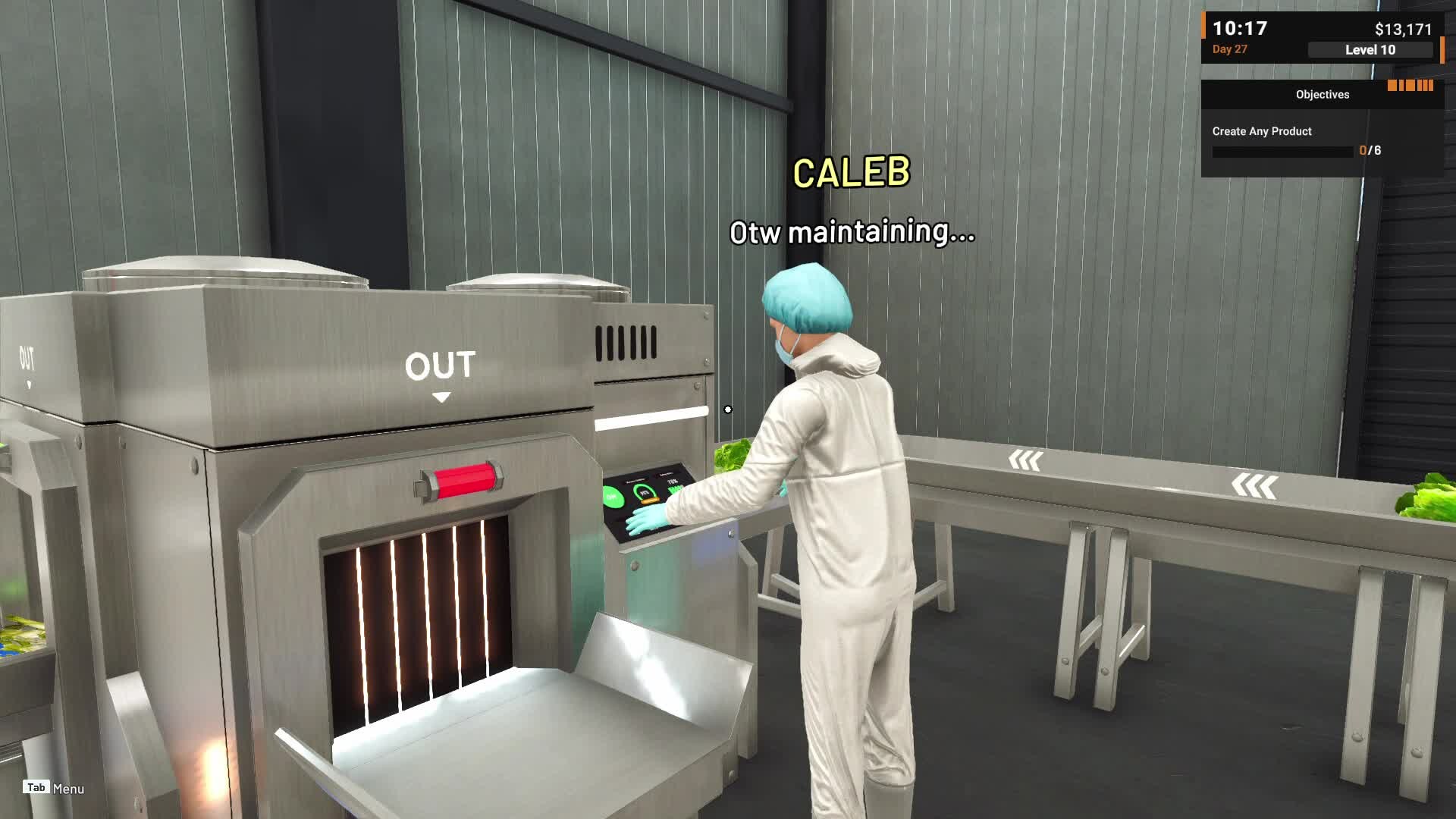
Task: Click the orange maintenance button under the gauge
Action: [x=651, y=500]
